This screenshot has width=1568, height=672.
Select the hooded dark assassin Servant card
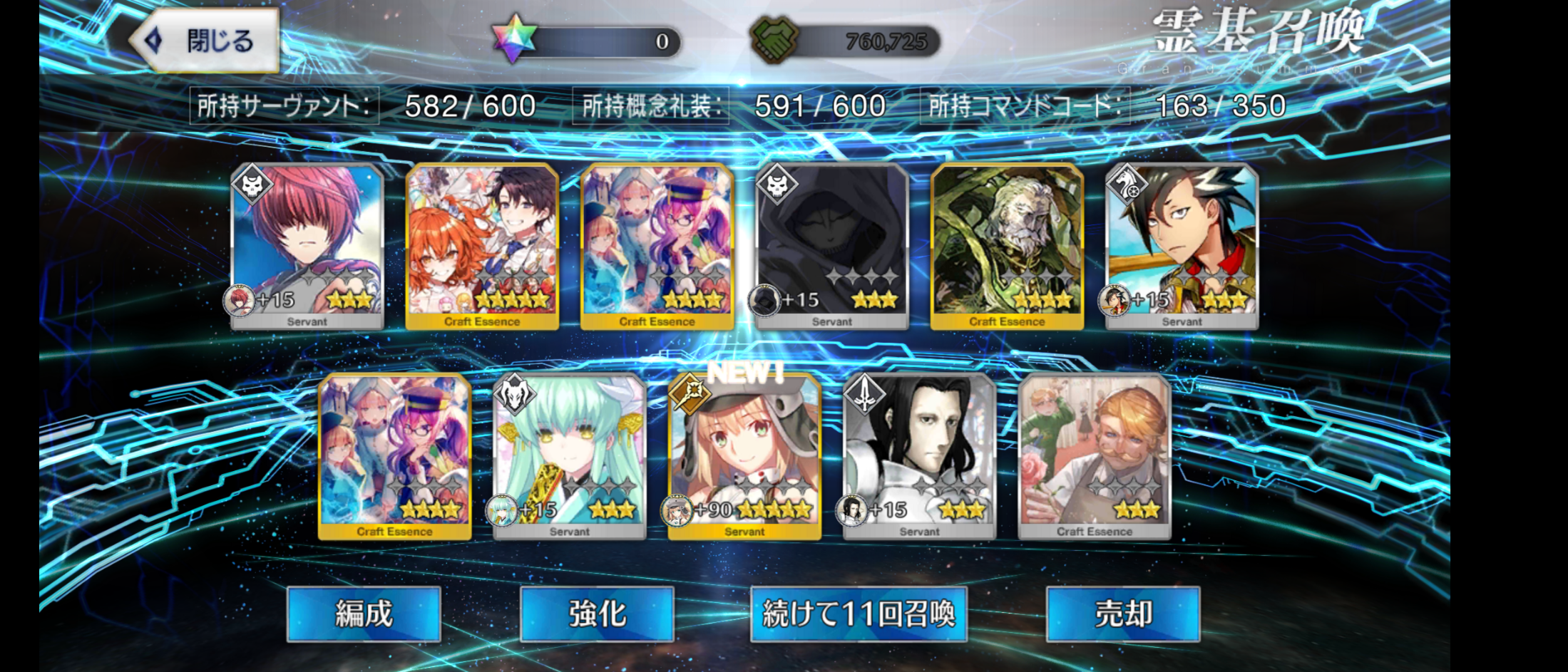click(x=831, y=246)
